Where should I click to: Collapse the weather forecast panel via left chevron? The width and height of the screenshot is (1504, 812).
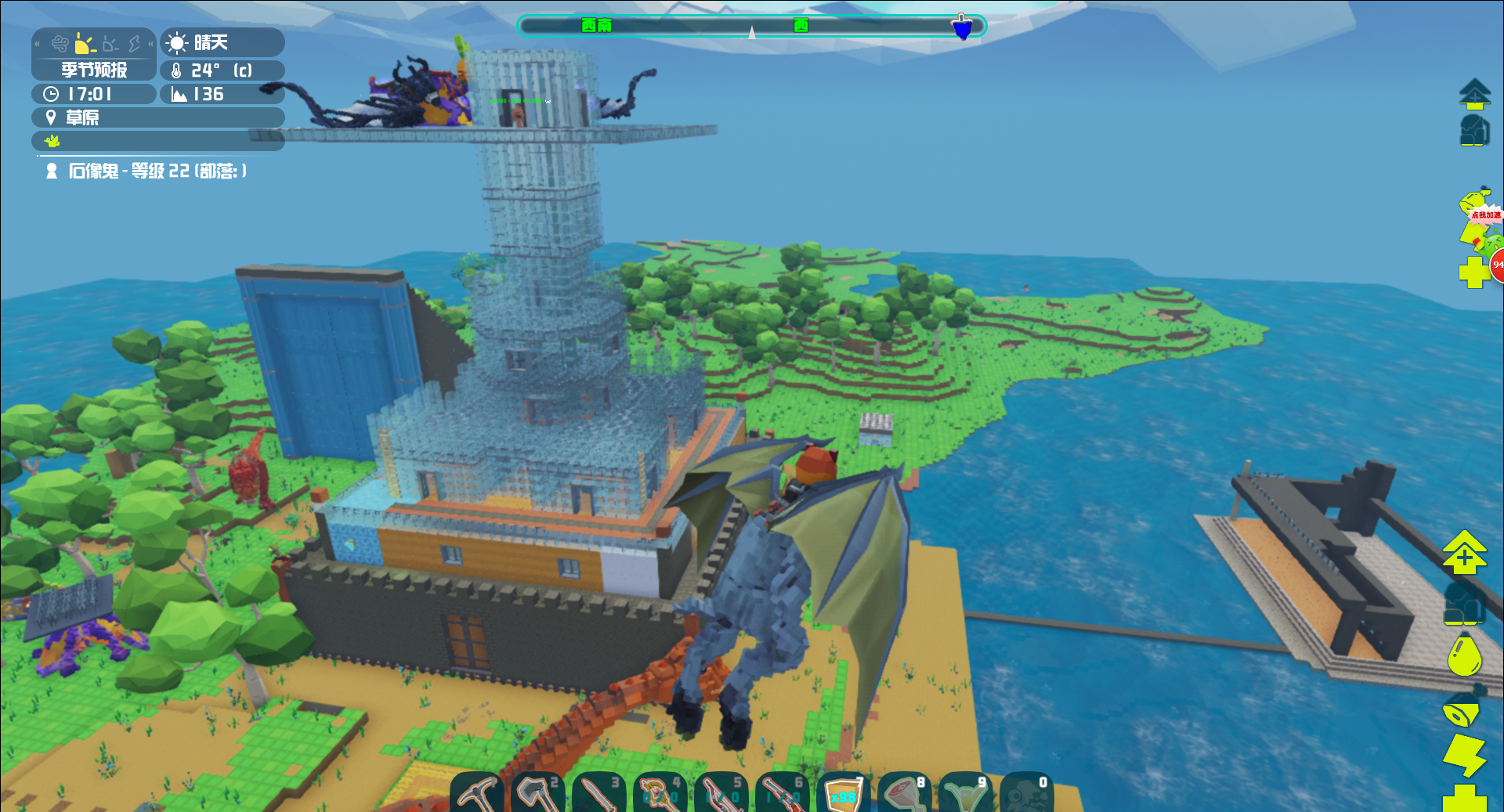click(x=37, y=43)
